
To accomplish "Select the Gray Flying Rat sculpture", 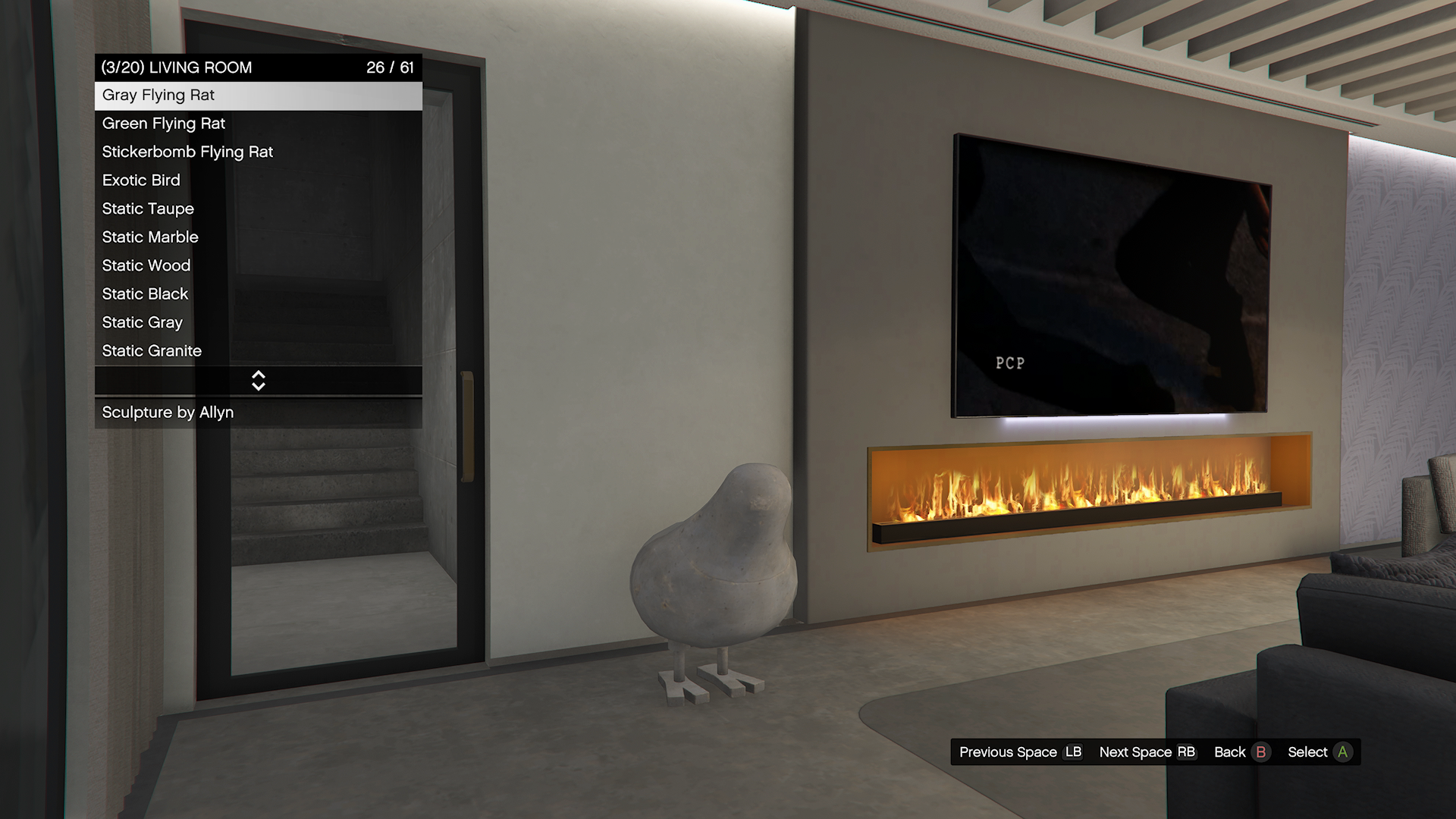I will [258, 96].
